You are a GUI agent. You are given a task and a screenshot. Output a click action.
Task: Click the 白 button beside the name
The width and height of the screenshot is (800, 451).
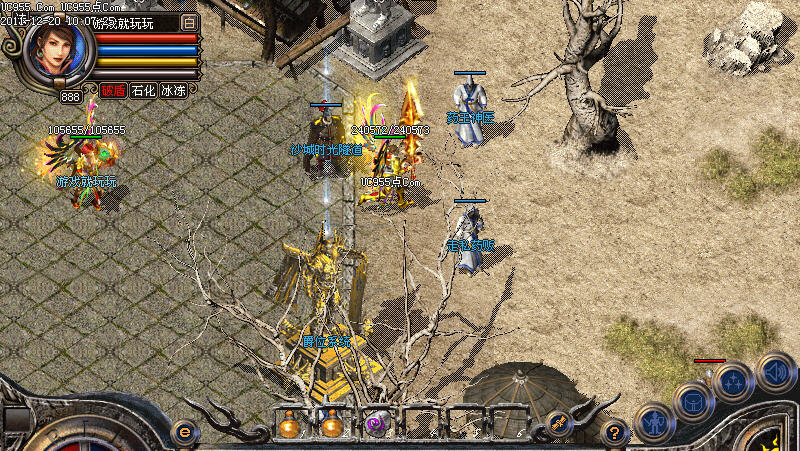point(190,22)
